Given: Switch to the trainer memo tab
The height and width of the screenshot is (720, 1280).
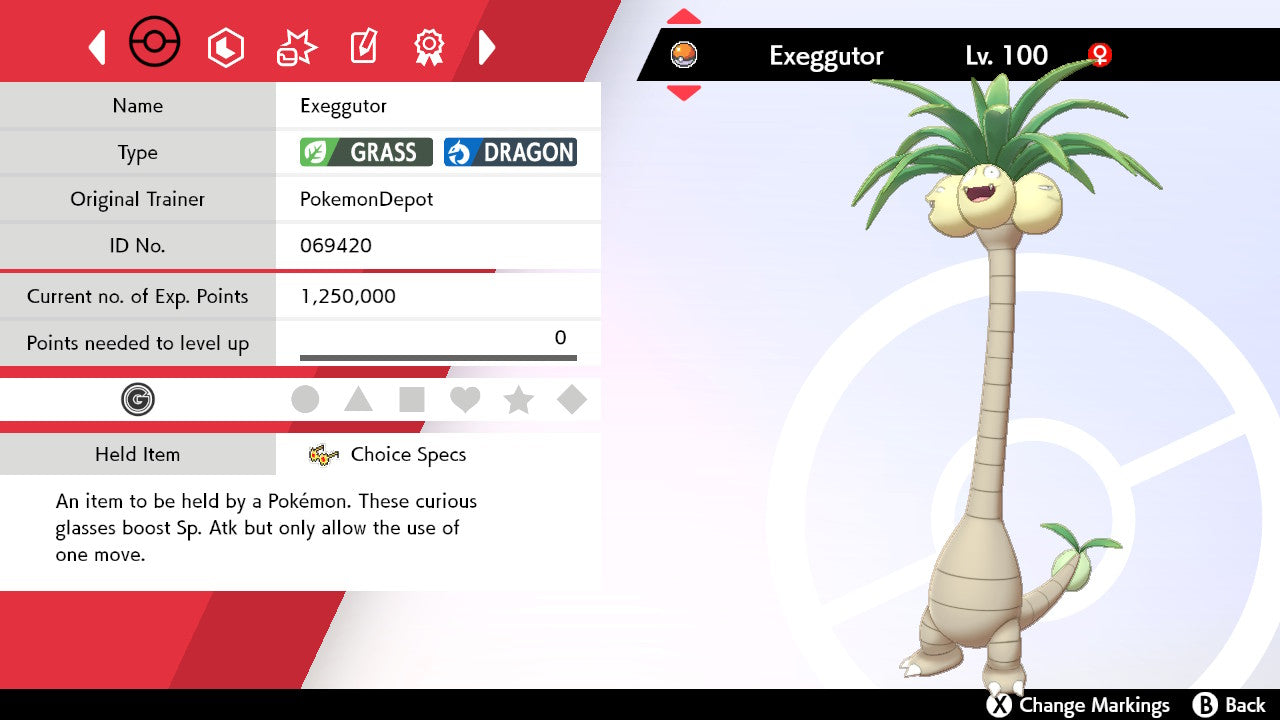Looking at the screenshot, I should (363, 47).
